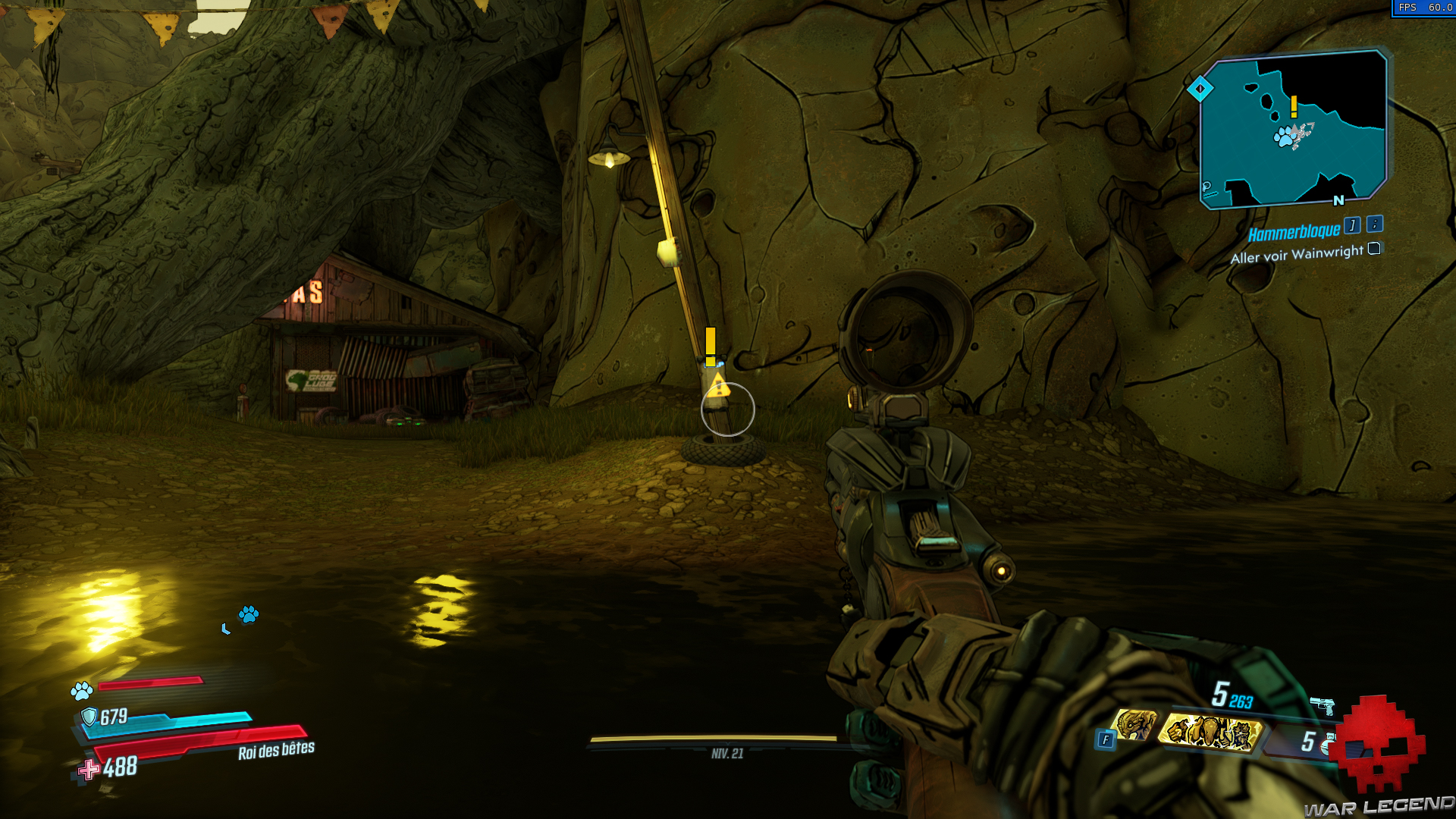Image resolution: width=1456 pixels, height=819 pixels.
Task: Click the War Legend red skull logo
Action: pyautogui.click(x=1380, y=743)
